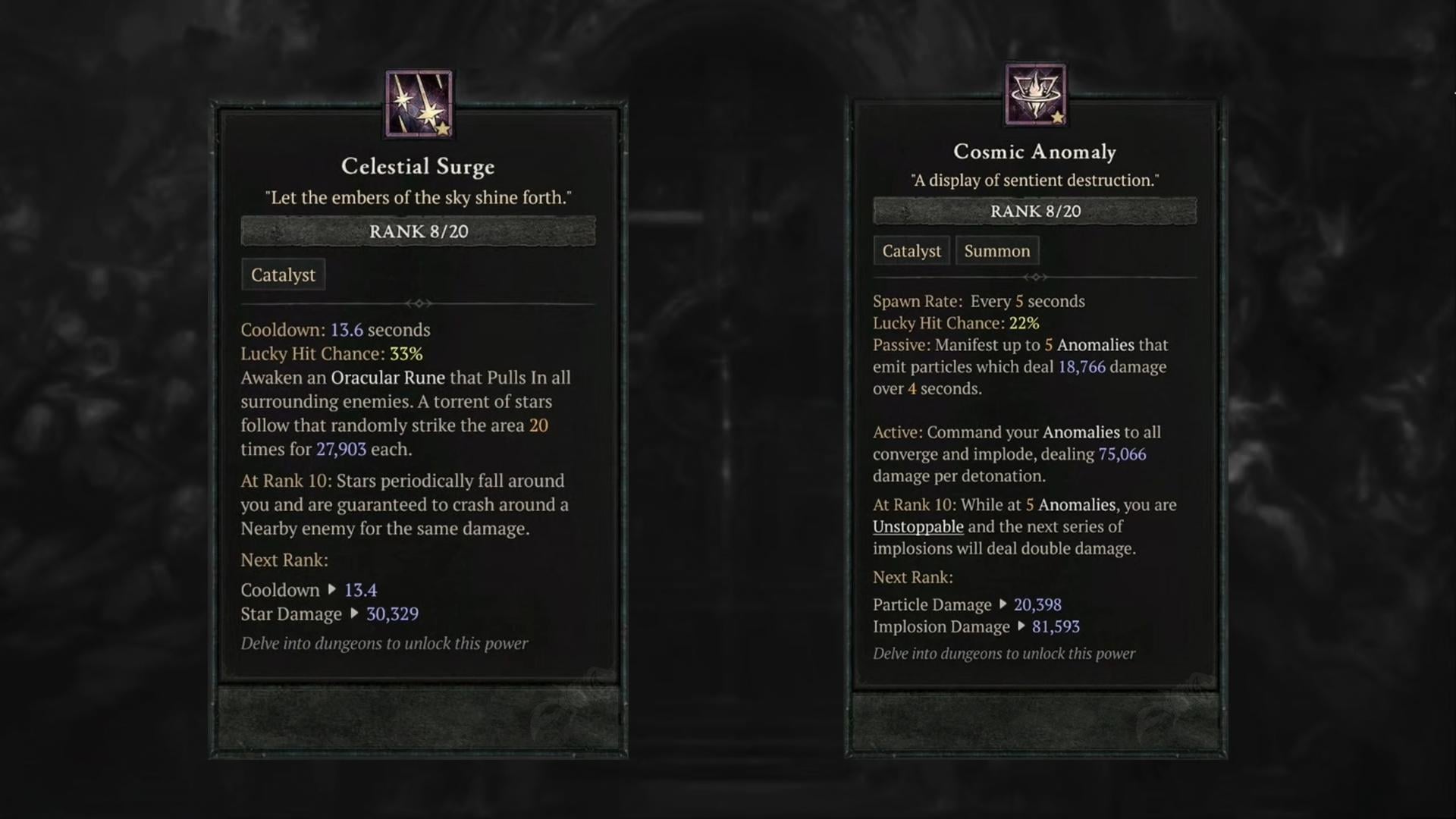Click the Delve into dungeons unlock text

pos(384,643)
